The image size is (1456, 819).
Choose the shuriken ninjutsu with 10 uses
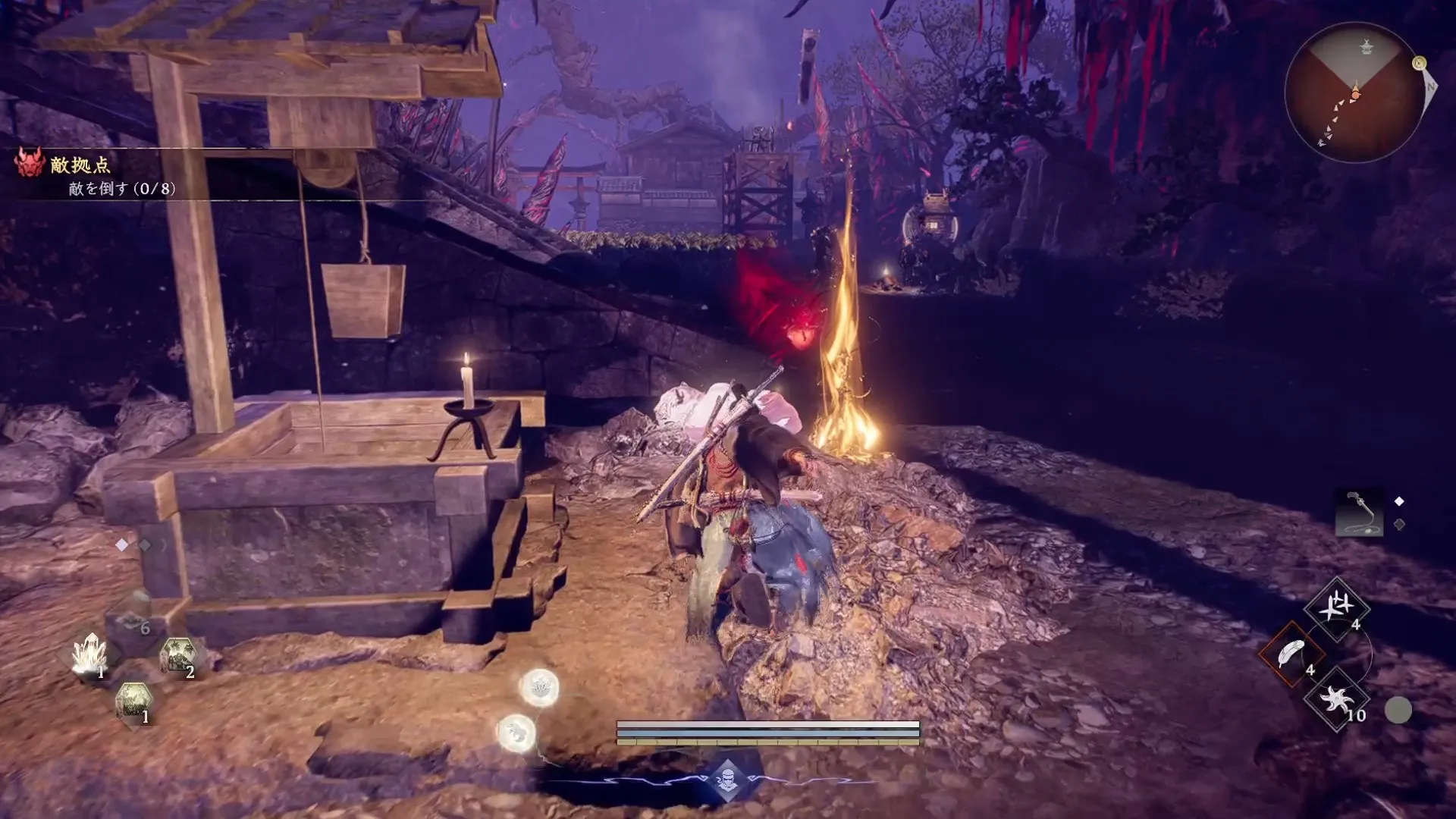[x=1336, y=699]
